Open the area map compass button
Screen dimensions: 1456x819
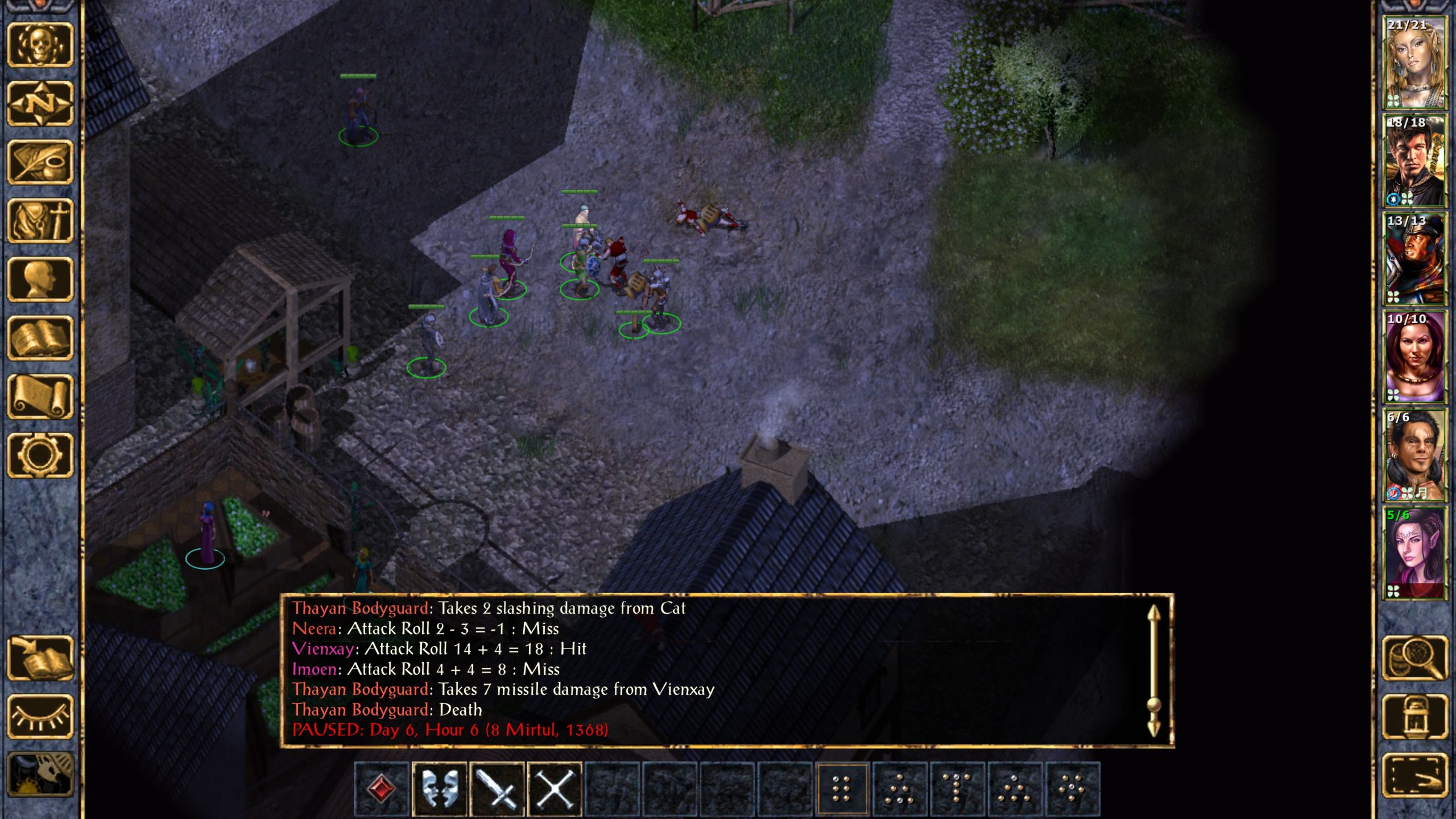(40, 104)
